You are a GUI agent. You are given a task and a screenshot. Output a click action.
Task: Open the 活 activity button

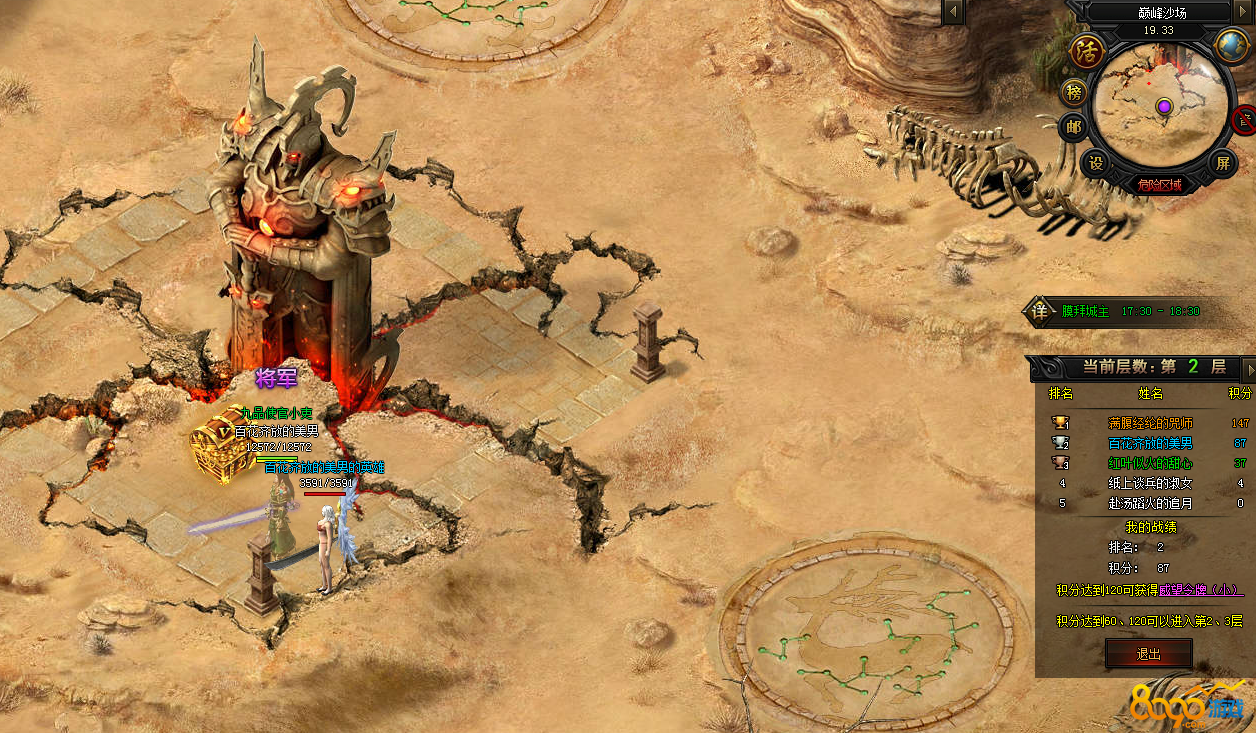coord(1086,51)
